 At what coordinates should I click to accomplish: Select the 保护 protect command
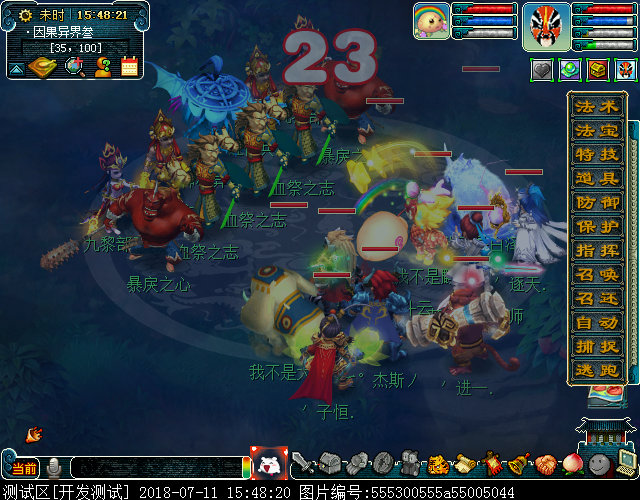(x=596, y=227)
